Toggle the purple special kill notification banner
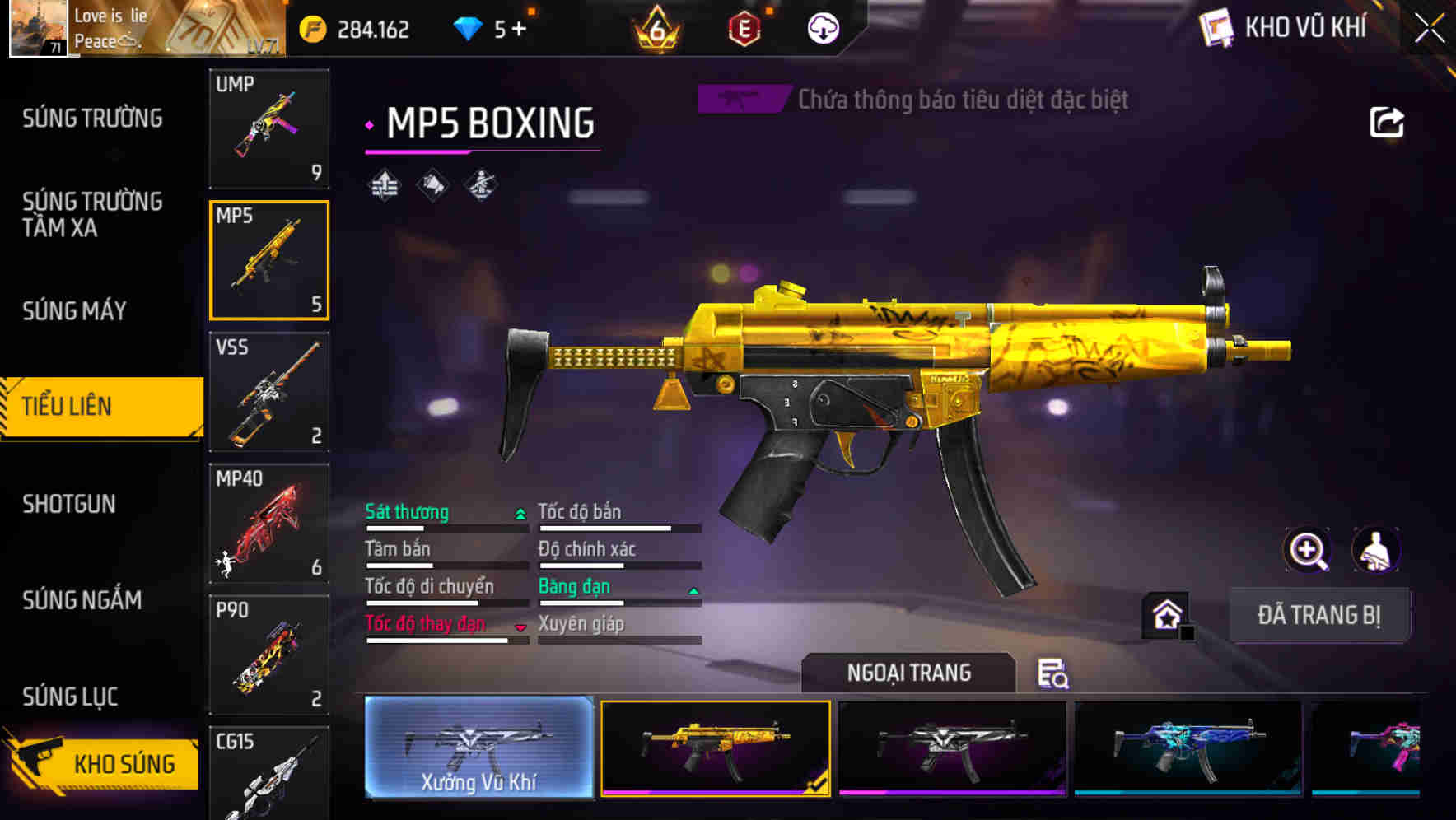 [x=742, y=100]
